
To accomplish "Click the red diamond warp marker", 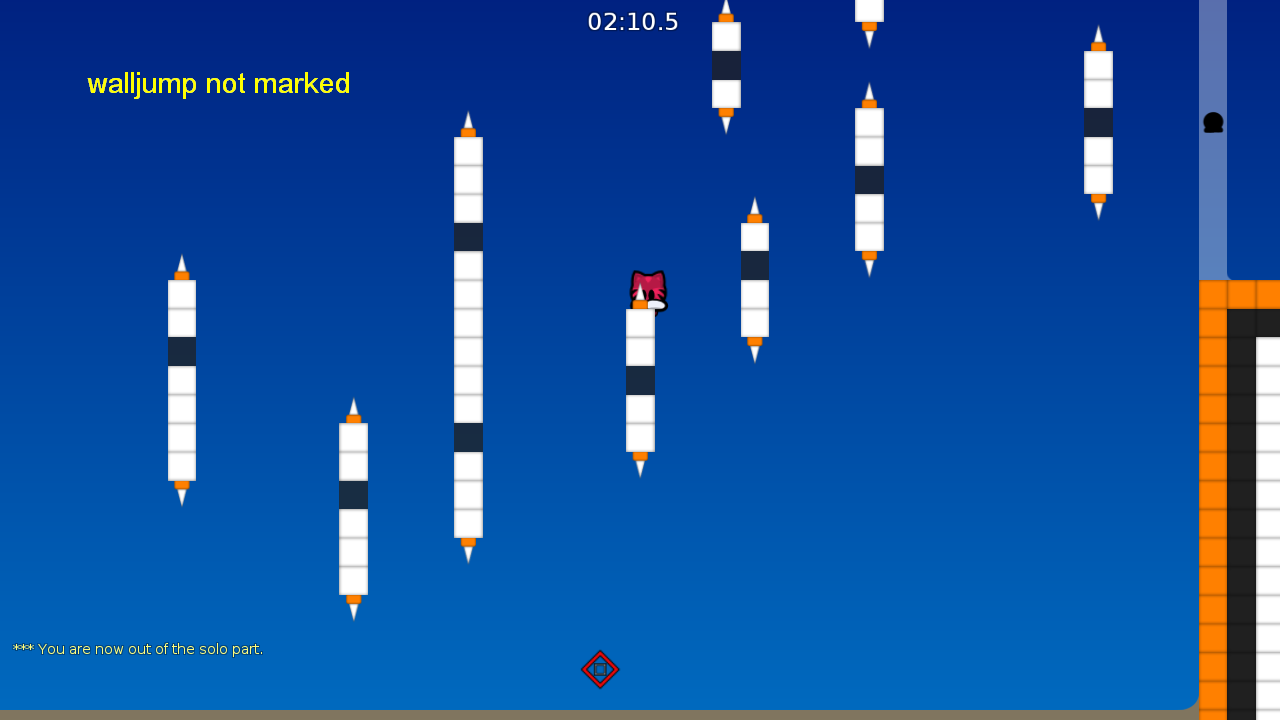I will coord(600,670).
